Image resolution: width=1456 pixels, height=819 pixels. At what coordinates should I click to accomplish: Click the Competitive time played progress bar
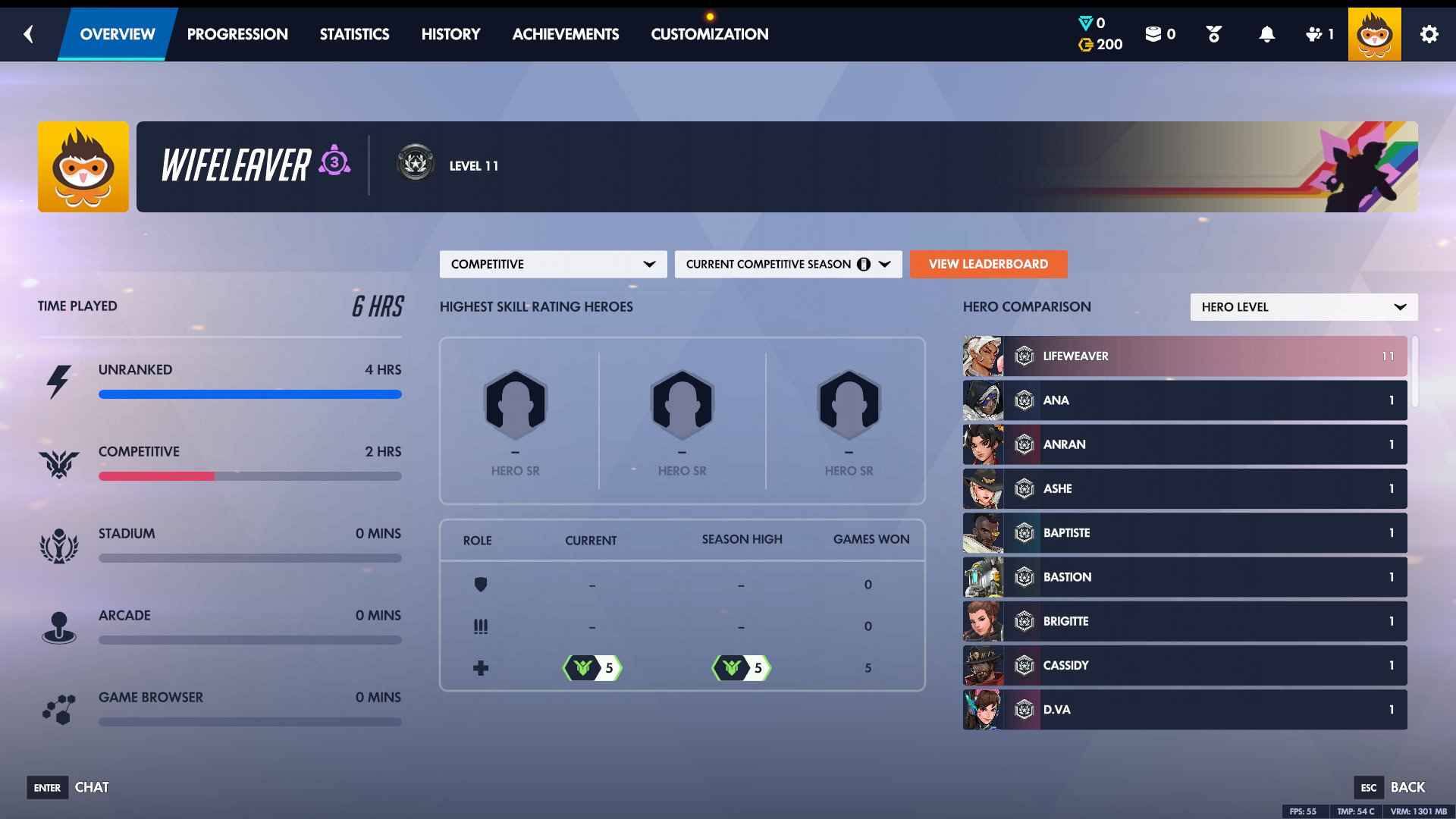[250, 476]
